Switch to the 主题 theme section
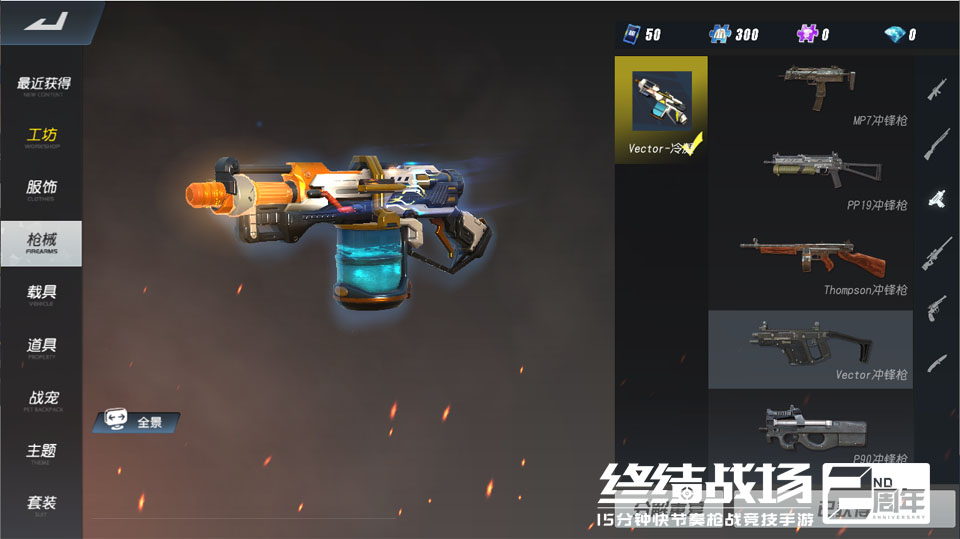Viewport: 960px width, 539px height. point(42,452)
